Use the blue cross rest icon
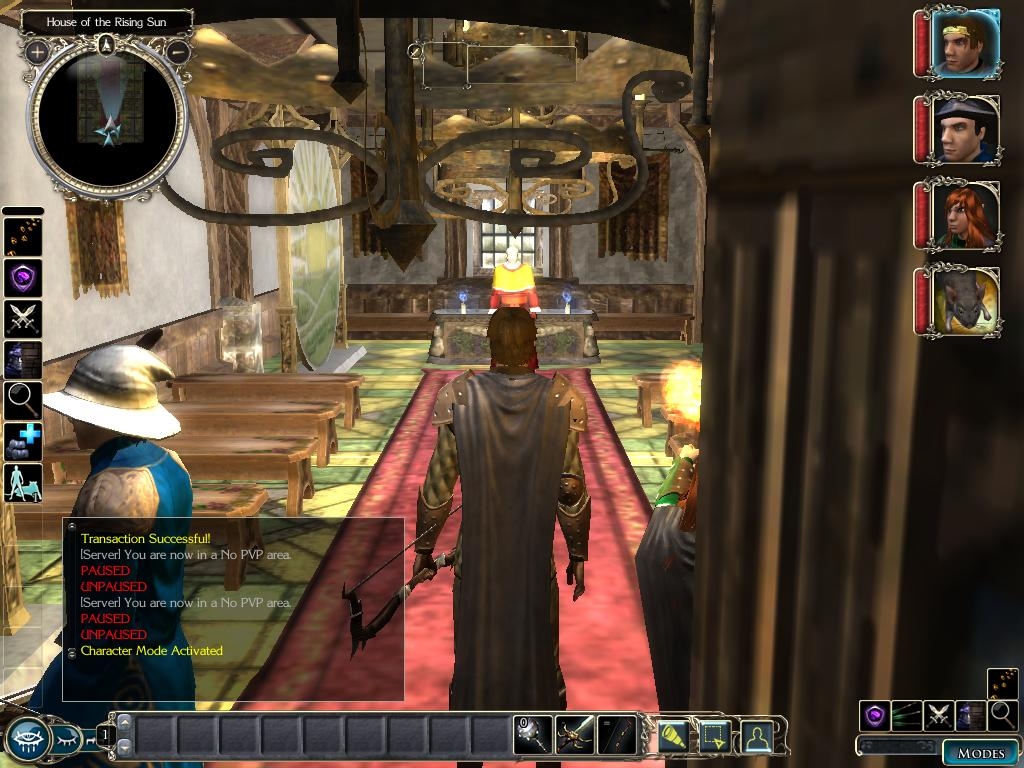 point(22,441)
